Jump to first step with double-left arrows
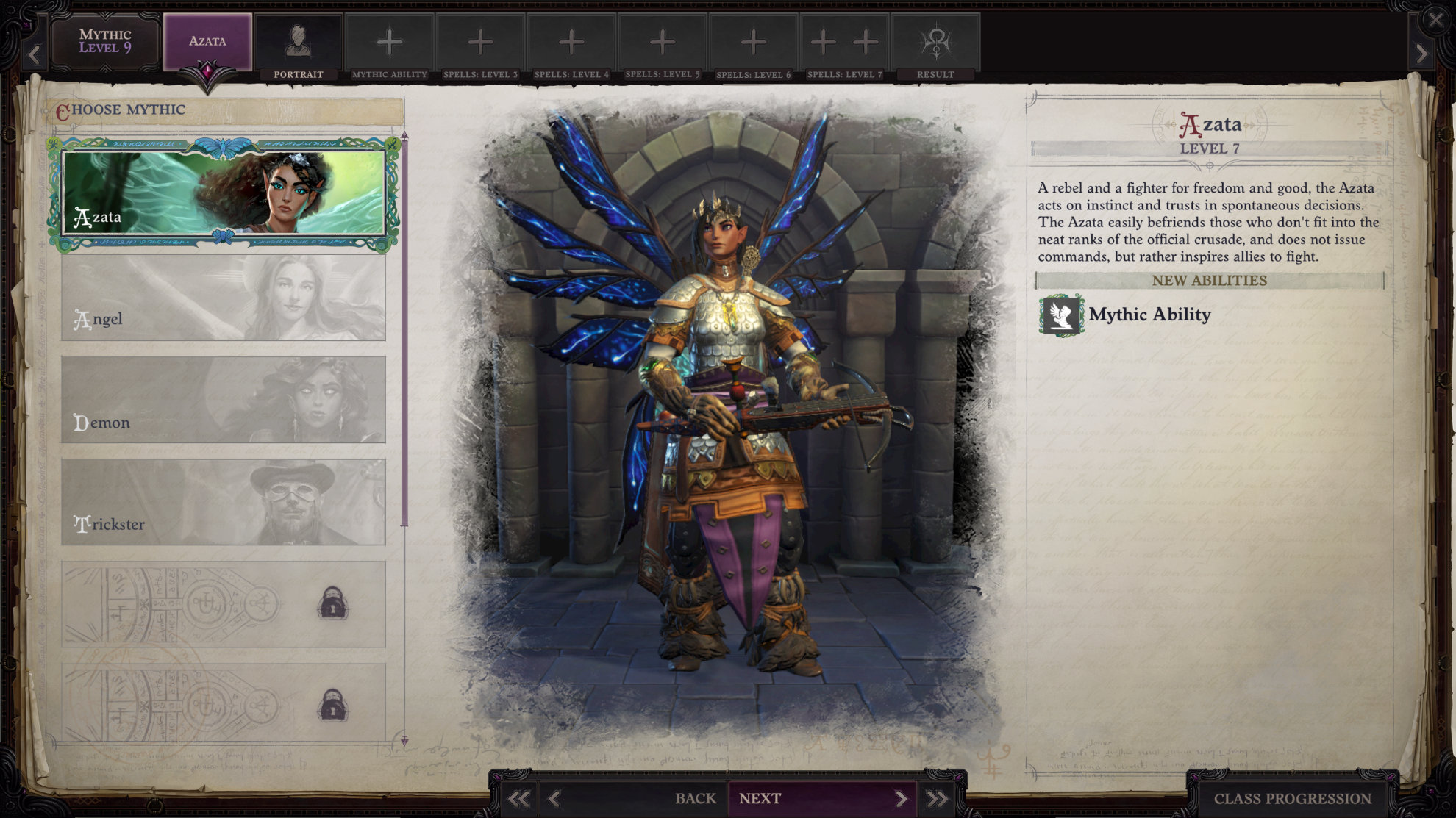 click(518, 799)
